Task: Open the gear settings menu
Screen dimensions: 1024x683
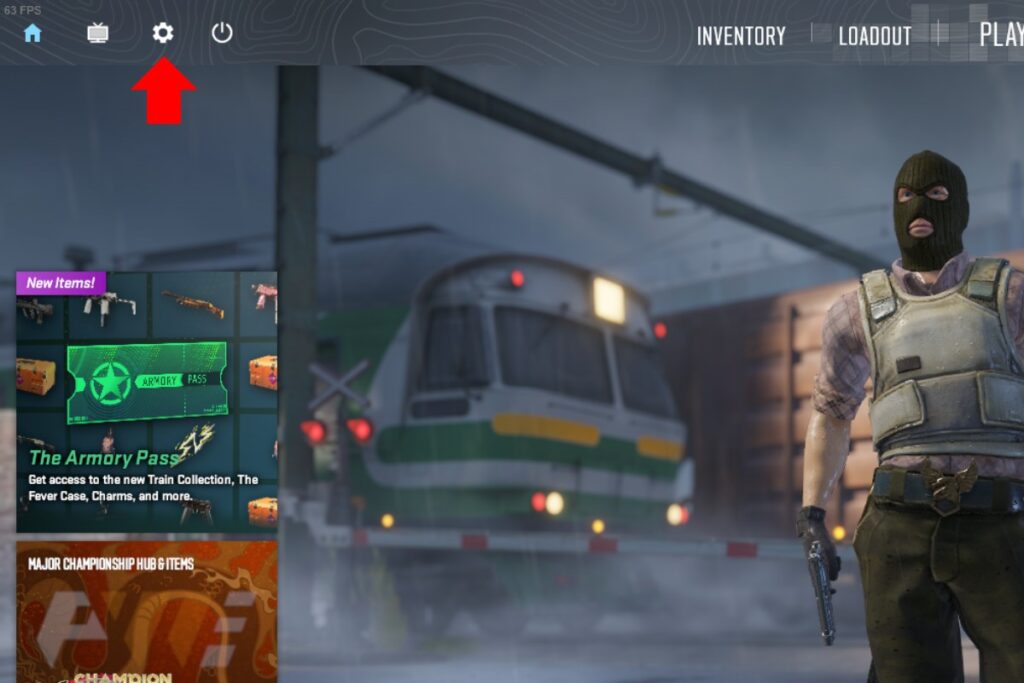Action: (163, 33)
